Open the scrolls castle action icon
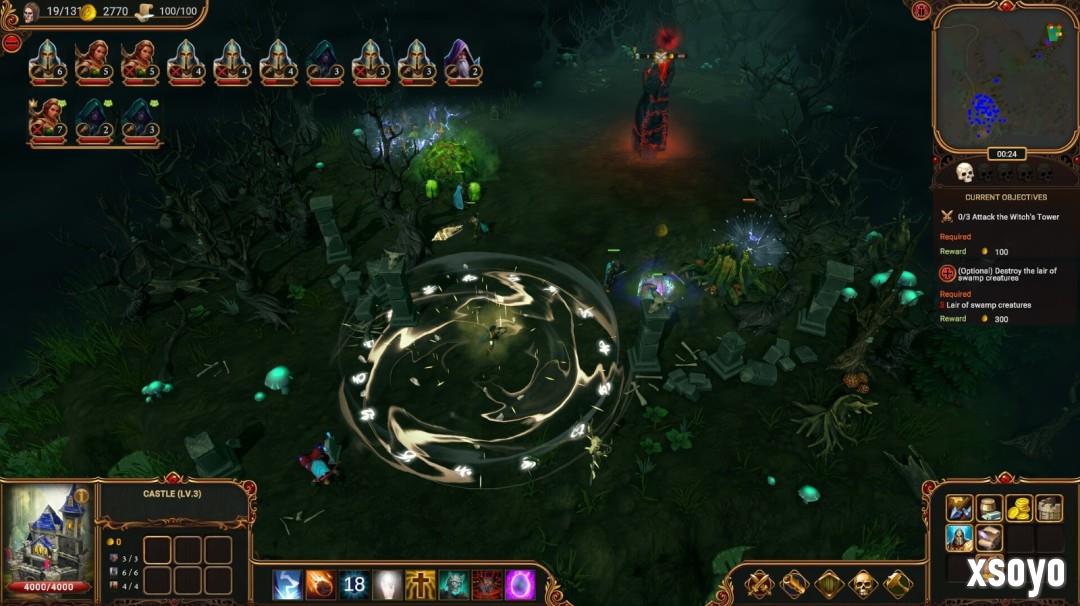The width and height of the screenshot is (1080, 606). pos(990,538)
